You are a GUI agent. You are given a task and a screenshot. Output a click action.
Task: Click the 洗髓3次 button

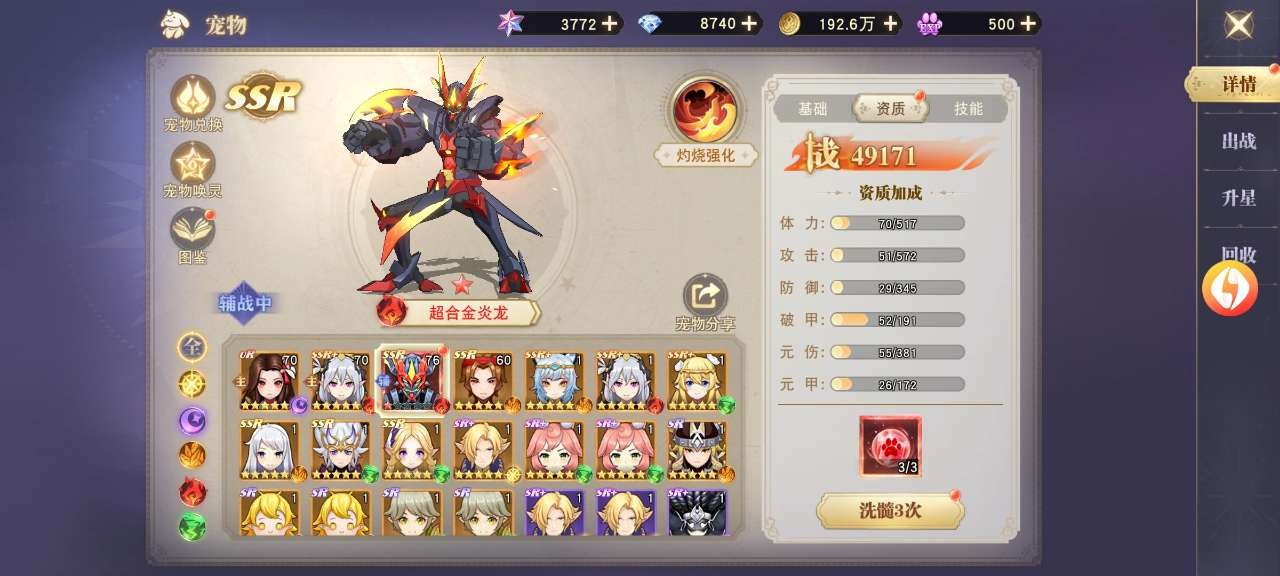(x=890, y=510)
